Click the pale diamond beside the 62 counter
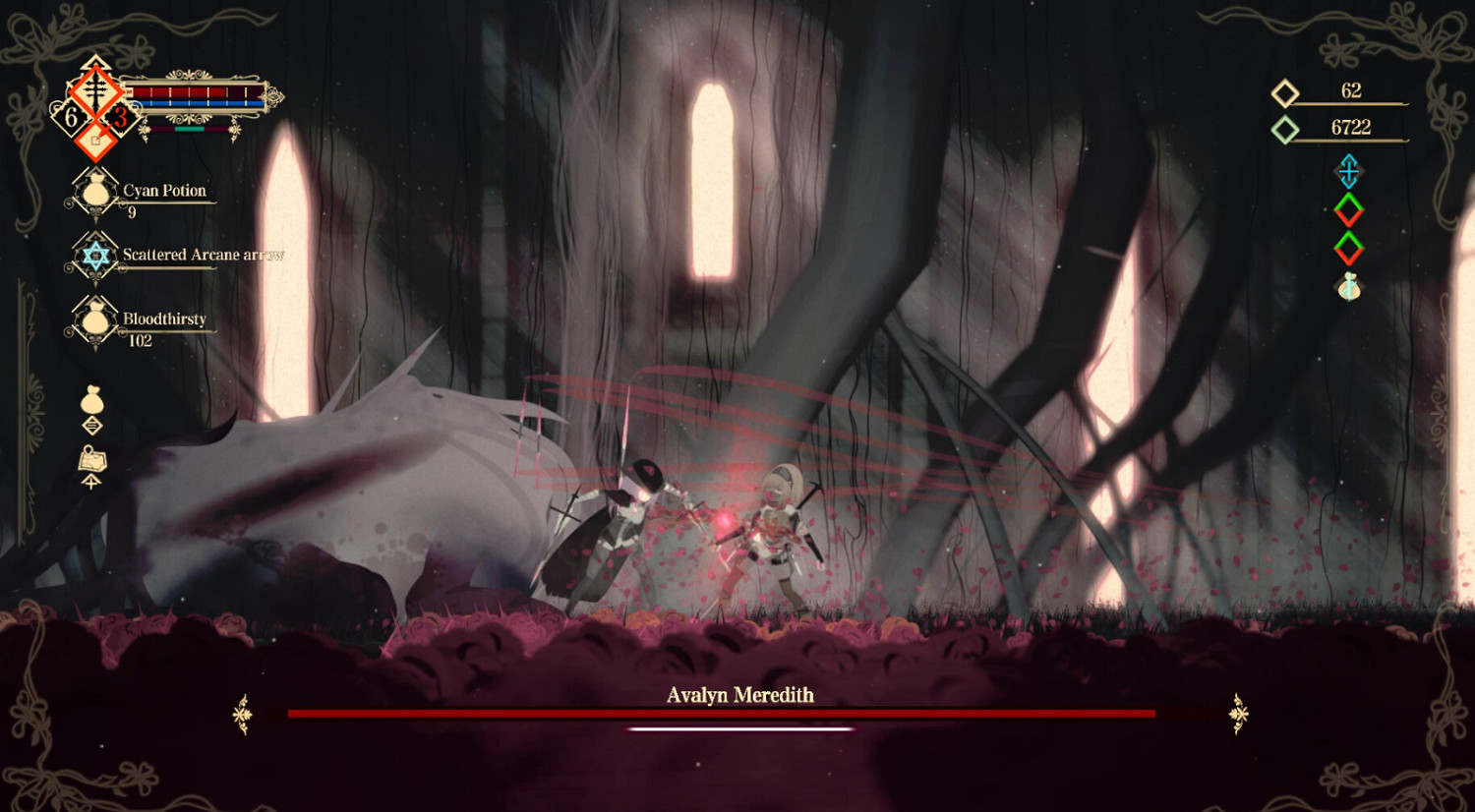Viewport: 1475px width, 812px height. coord(1284,92)
